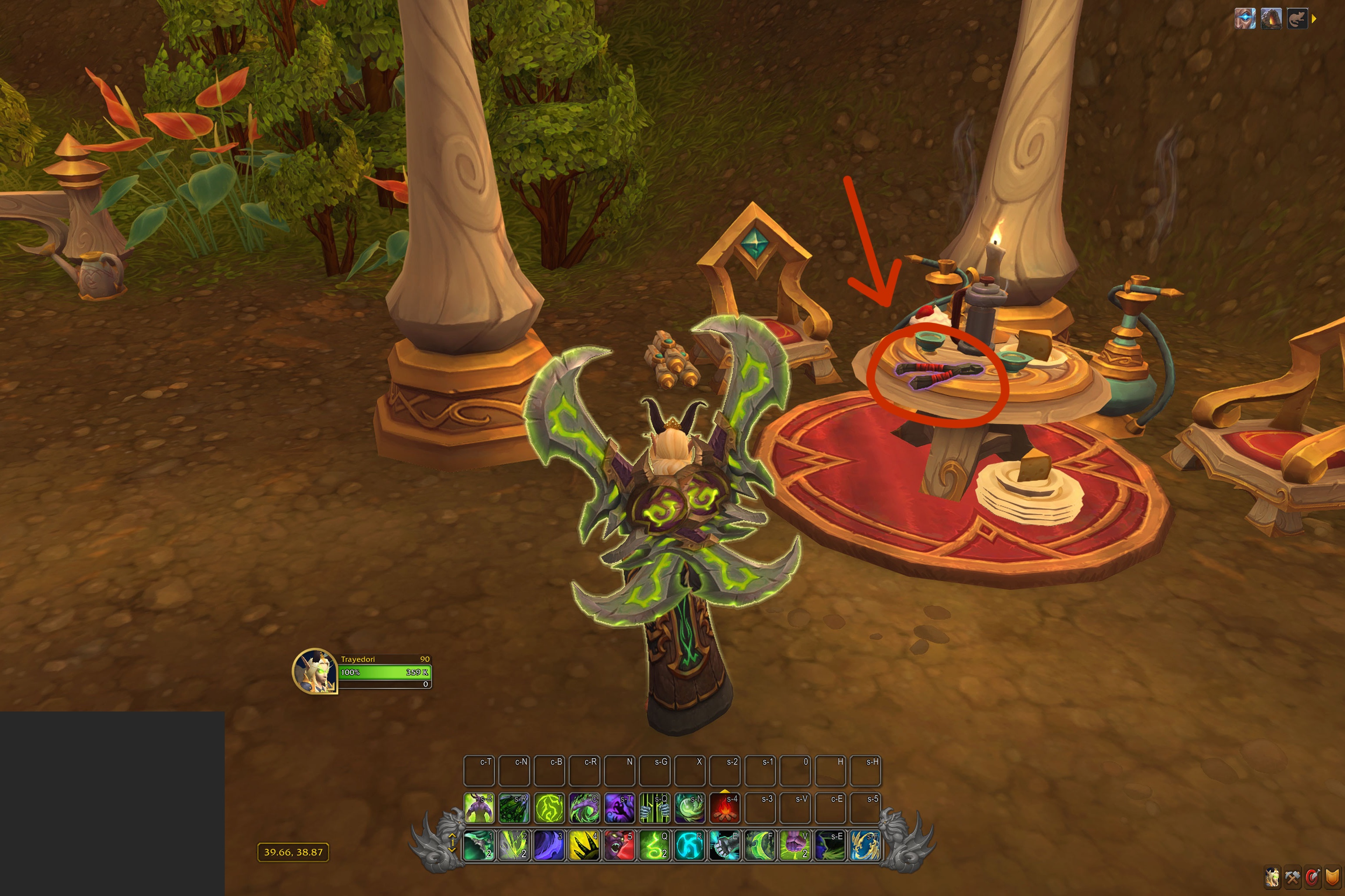Click the hammer professions icon at bottom right

[1292, 878]
